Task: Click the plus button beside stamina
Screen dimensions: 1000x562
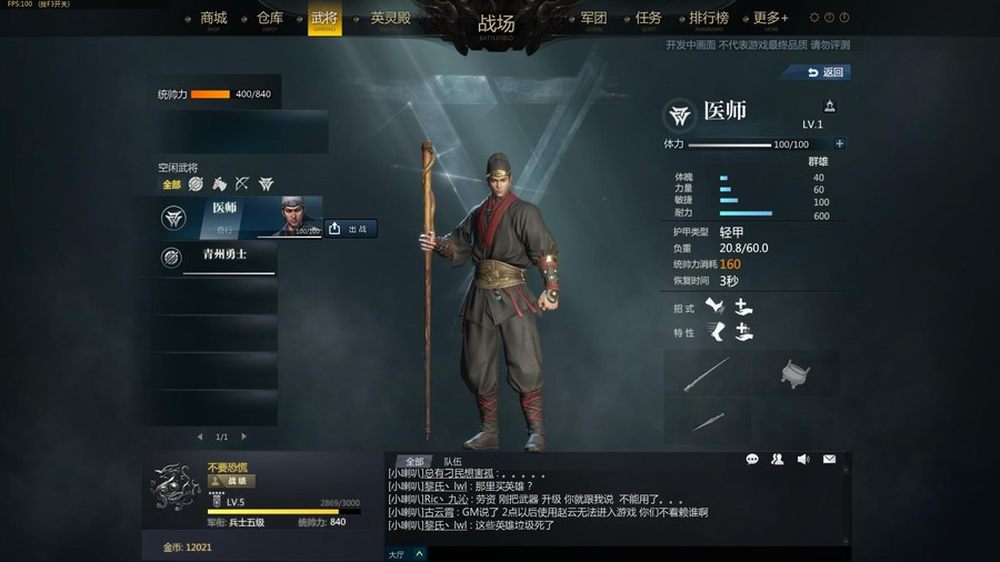Action: click(x=839, y=144)
